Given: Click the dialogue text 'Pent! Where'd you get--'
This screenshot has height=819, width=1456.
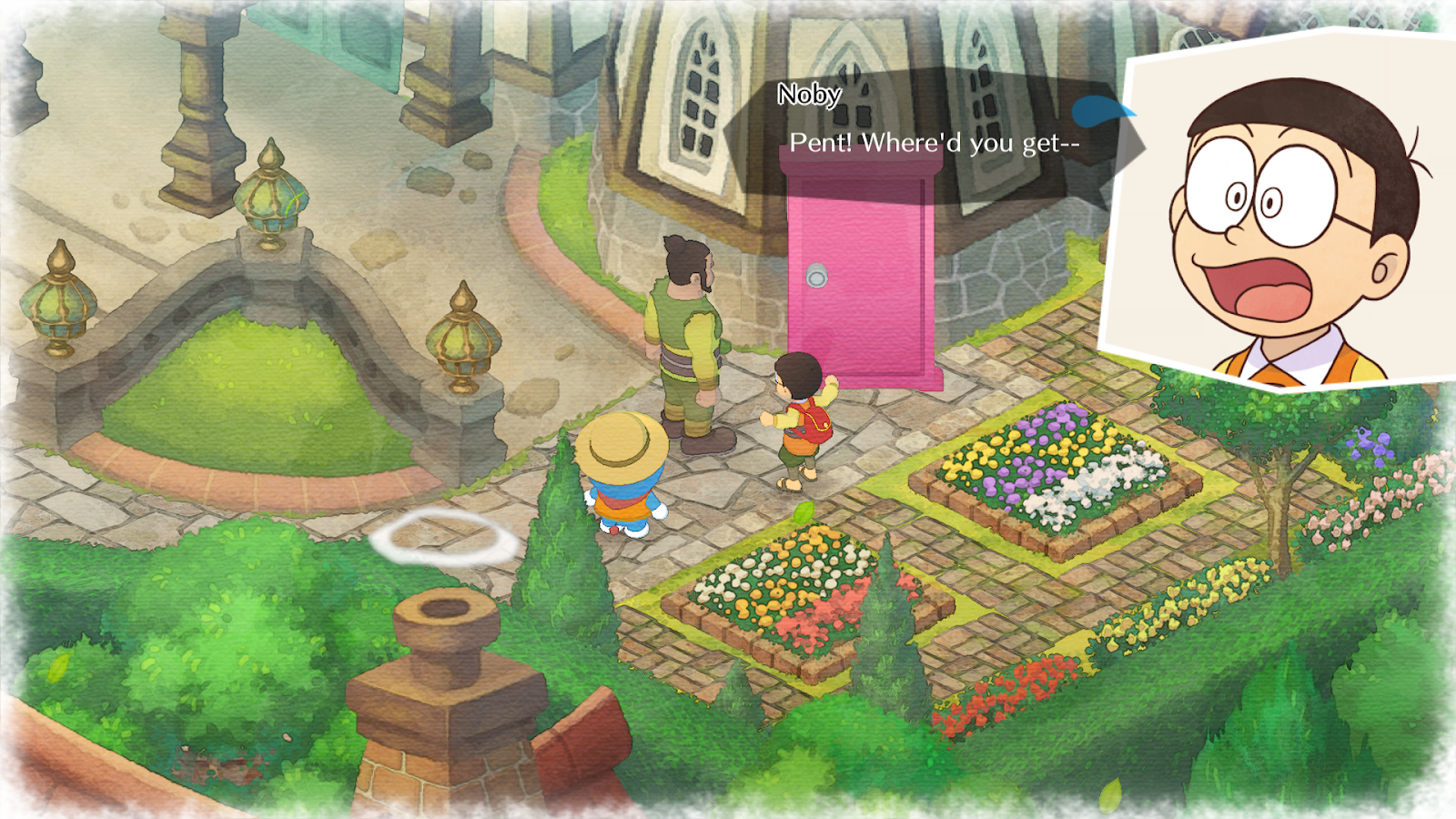Looking at the screenshot, I should (x=937, y=141).
